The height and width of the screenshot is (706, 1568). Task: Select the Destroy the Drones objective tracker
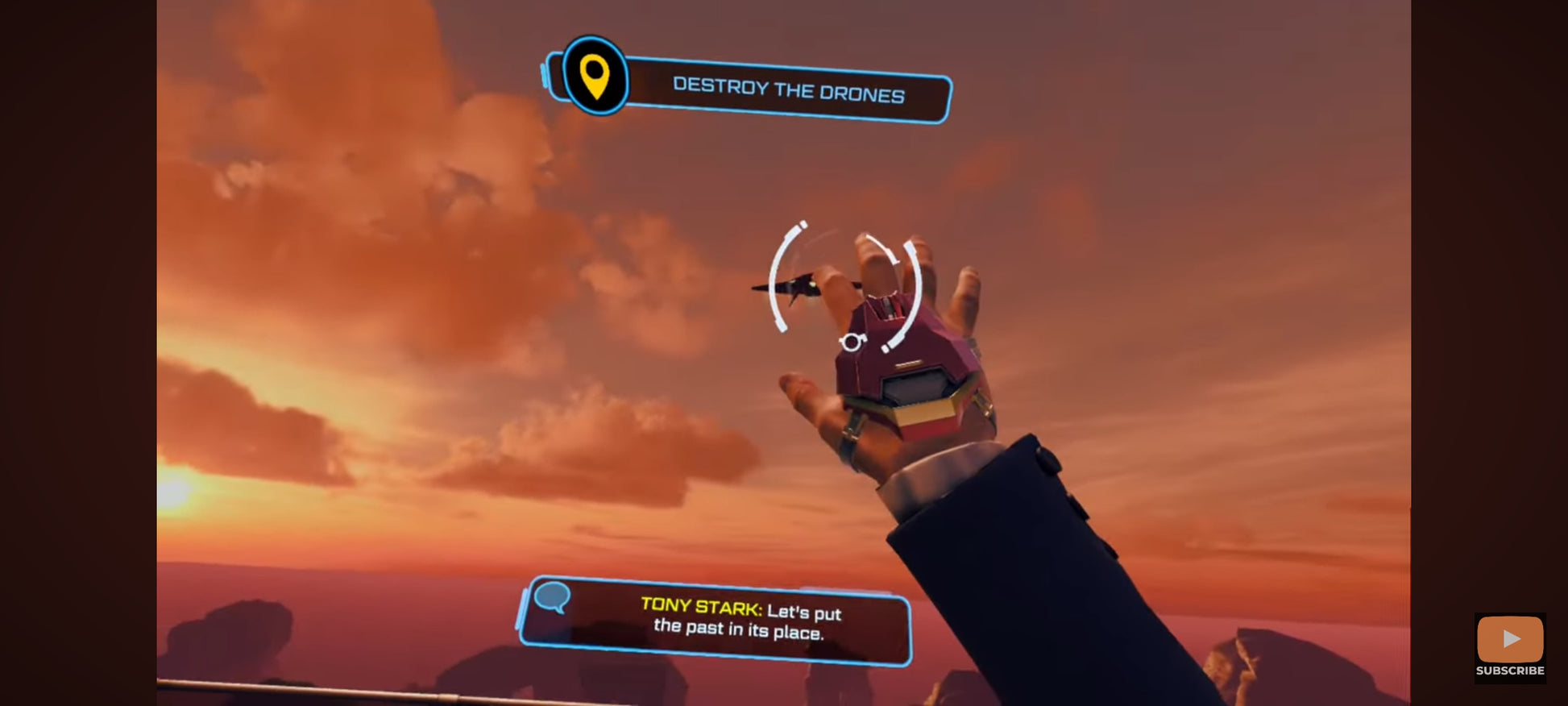tap(787, 89)
